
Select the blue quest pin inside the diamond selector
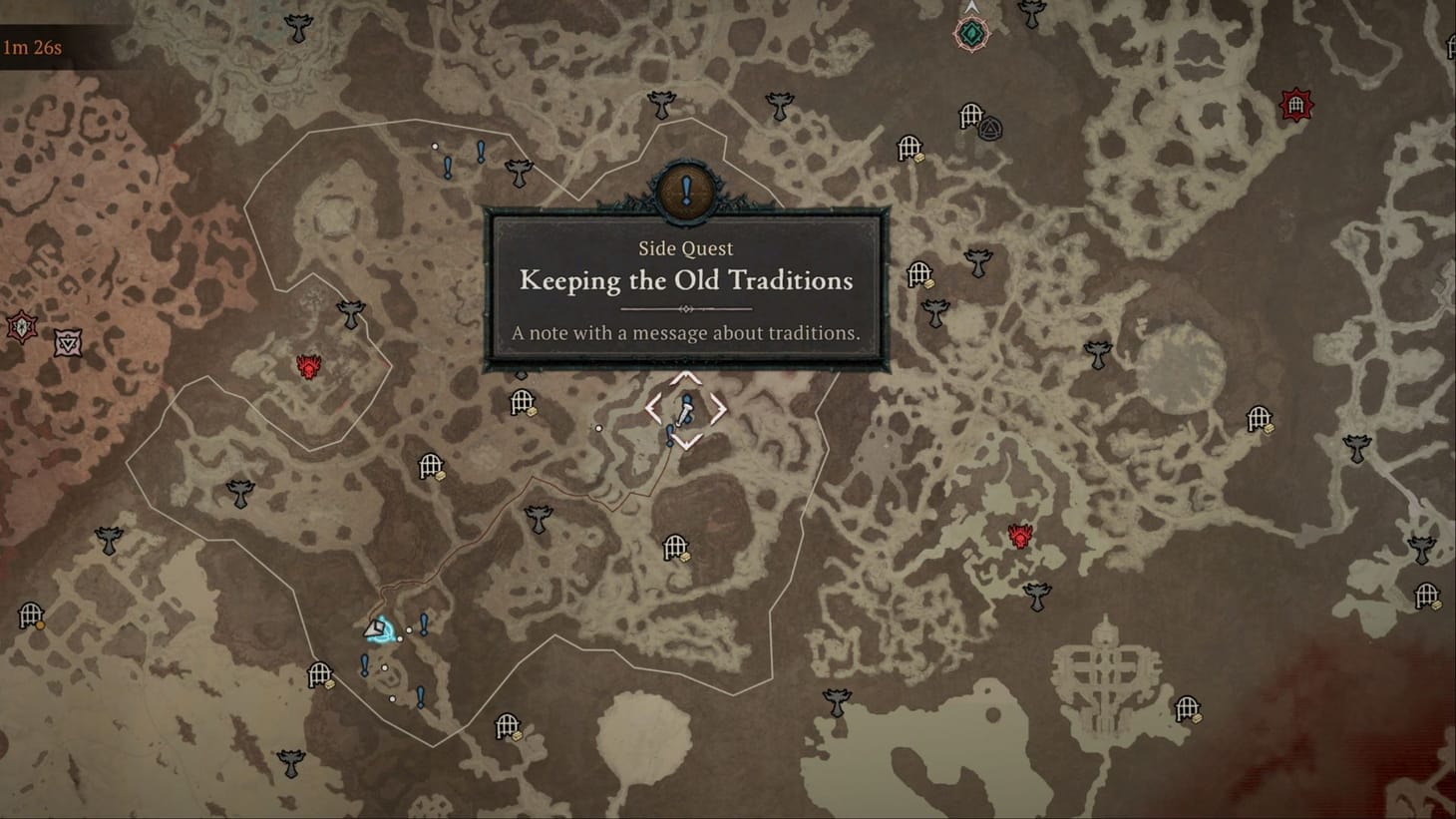tap(684, 409)
